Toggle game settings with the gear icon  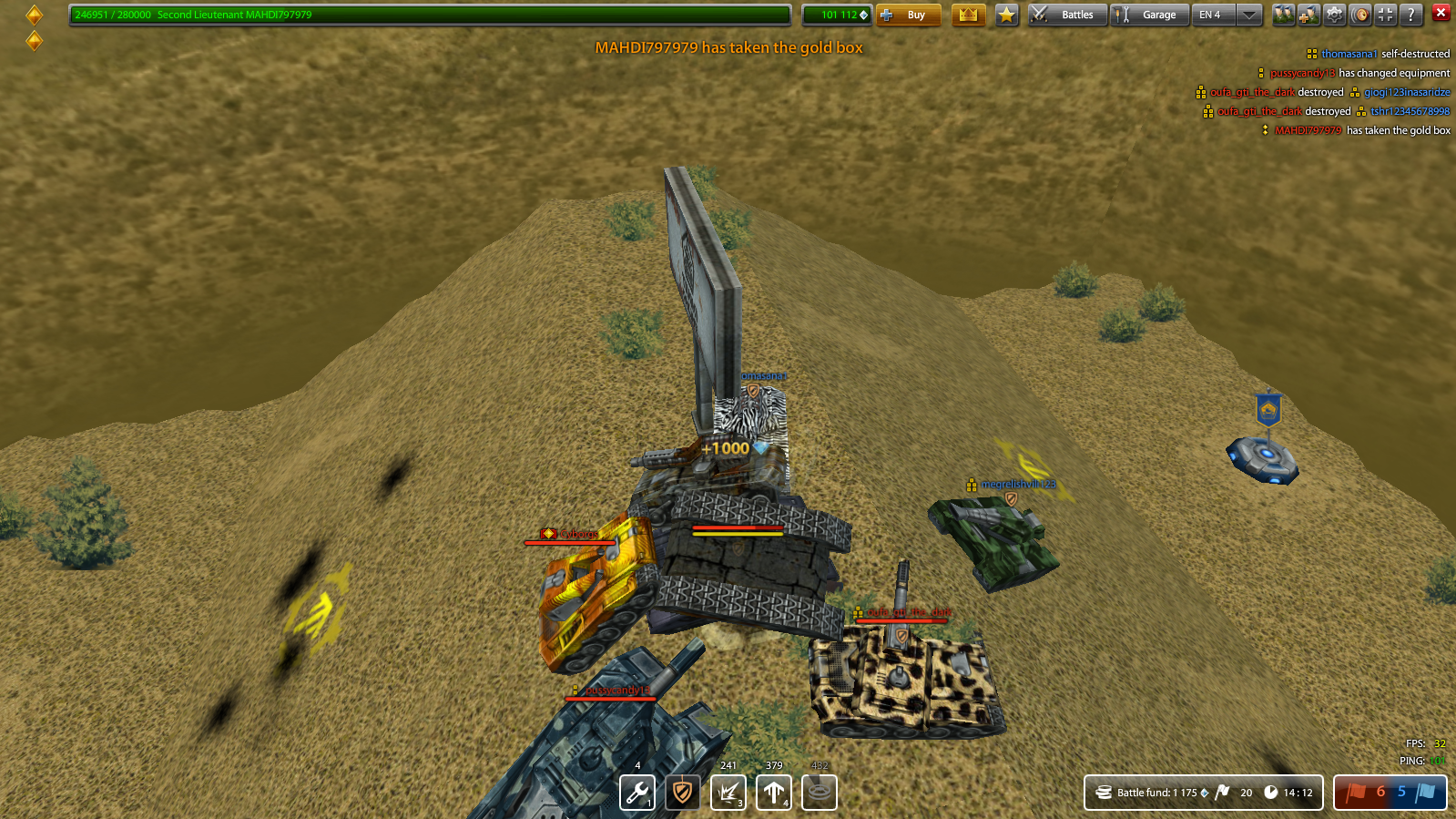[x=1334, y=15]
